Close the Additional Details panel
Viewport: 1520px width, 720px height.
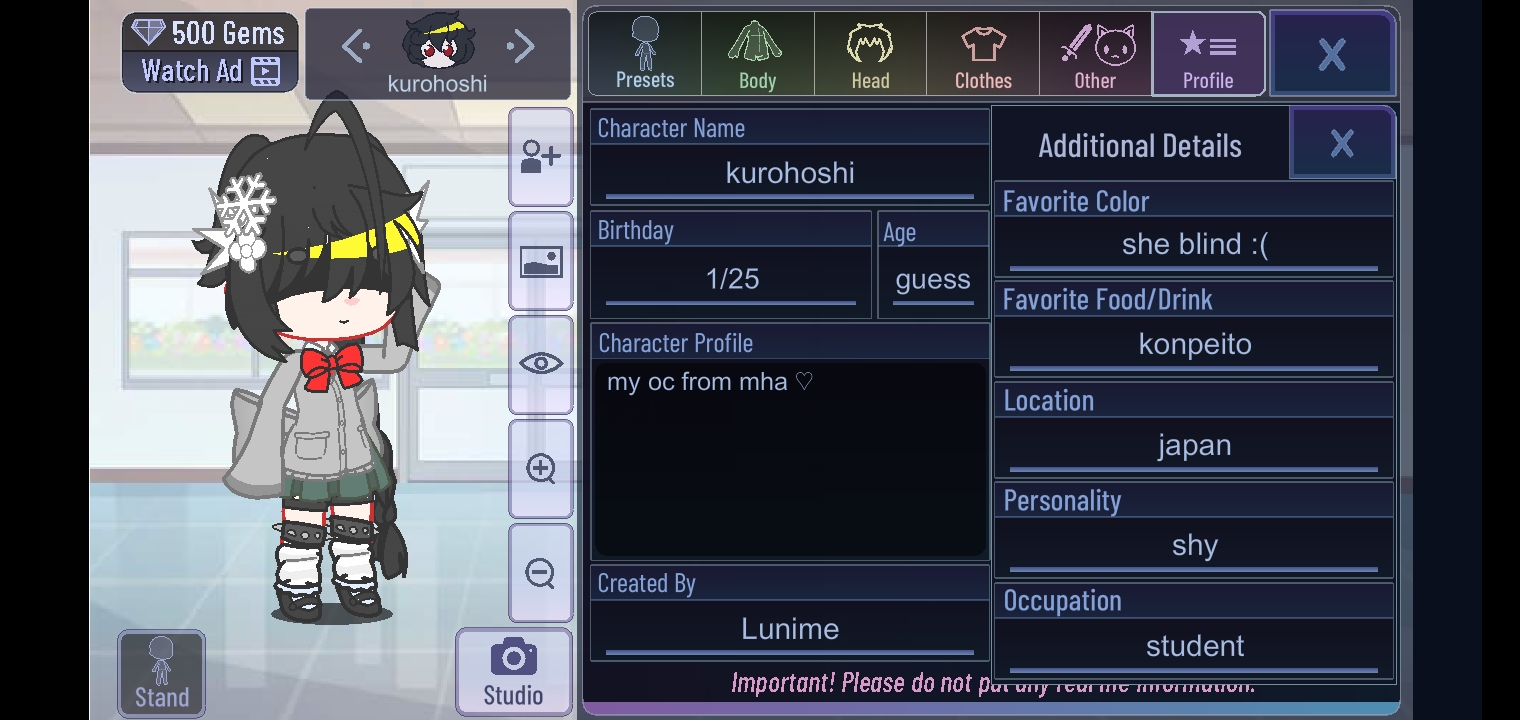(x=1342, y=144)
